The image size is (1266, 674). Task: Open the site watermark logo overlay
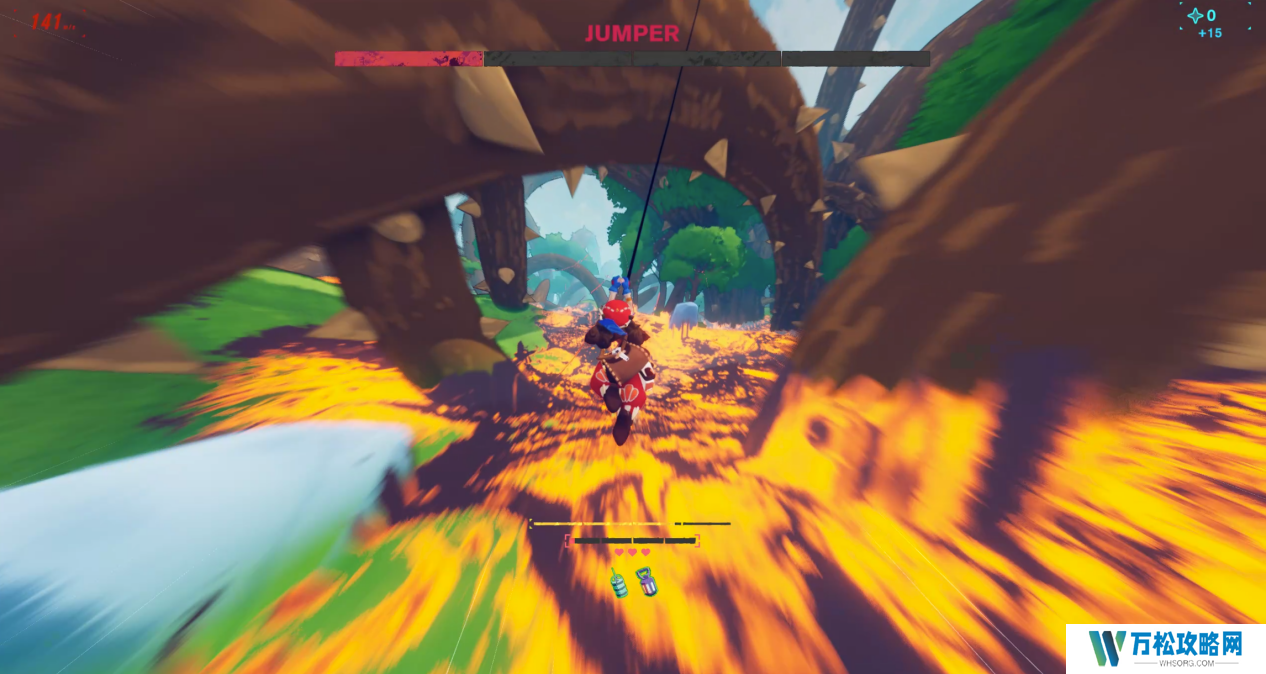click(1164, 647)
